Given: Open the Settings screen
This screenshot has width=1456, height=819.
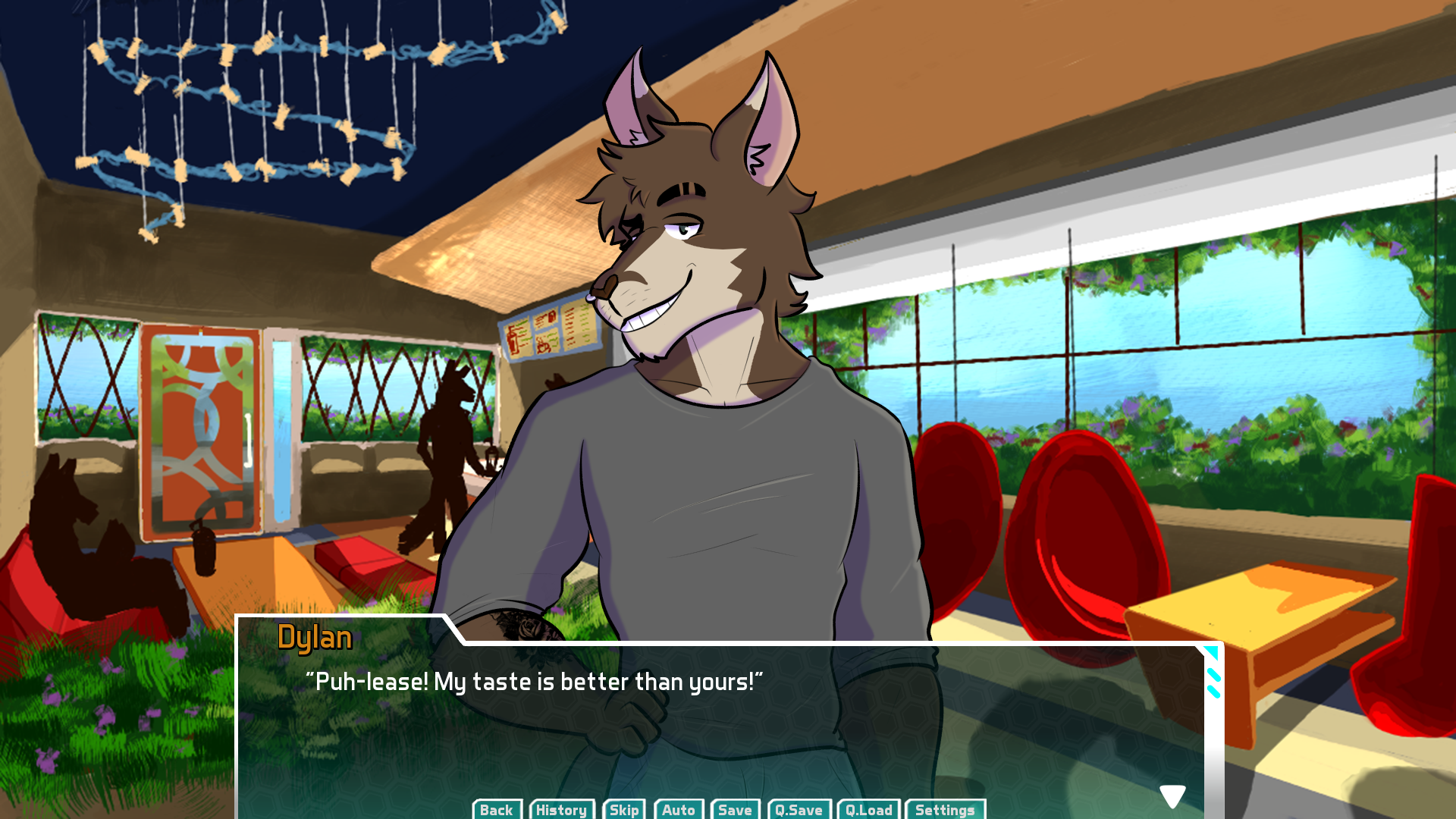Looking at the screenshot, I should coord(945,809).
